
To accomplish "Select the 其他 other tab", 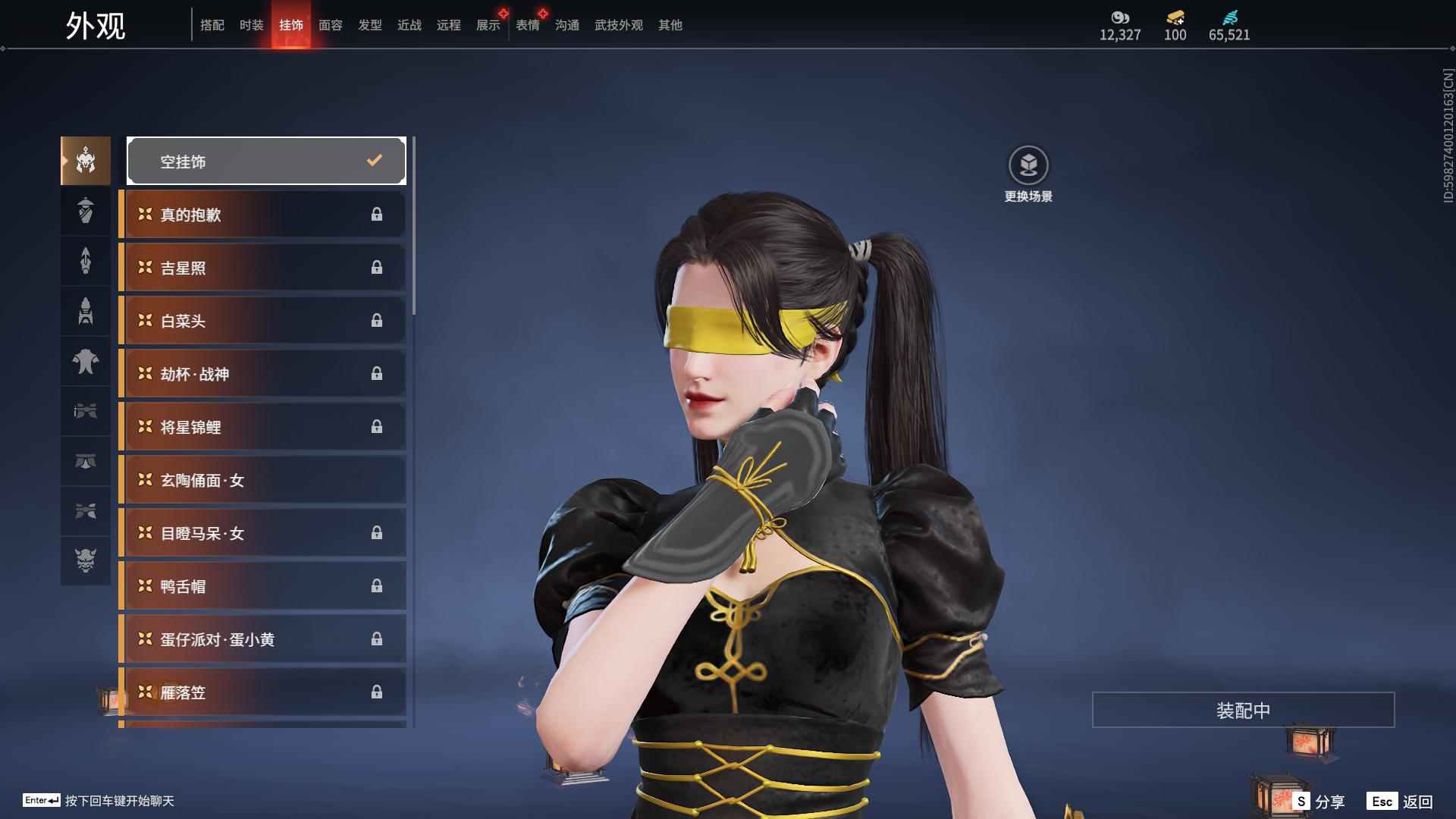I will click(x=670, y=25).
